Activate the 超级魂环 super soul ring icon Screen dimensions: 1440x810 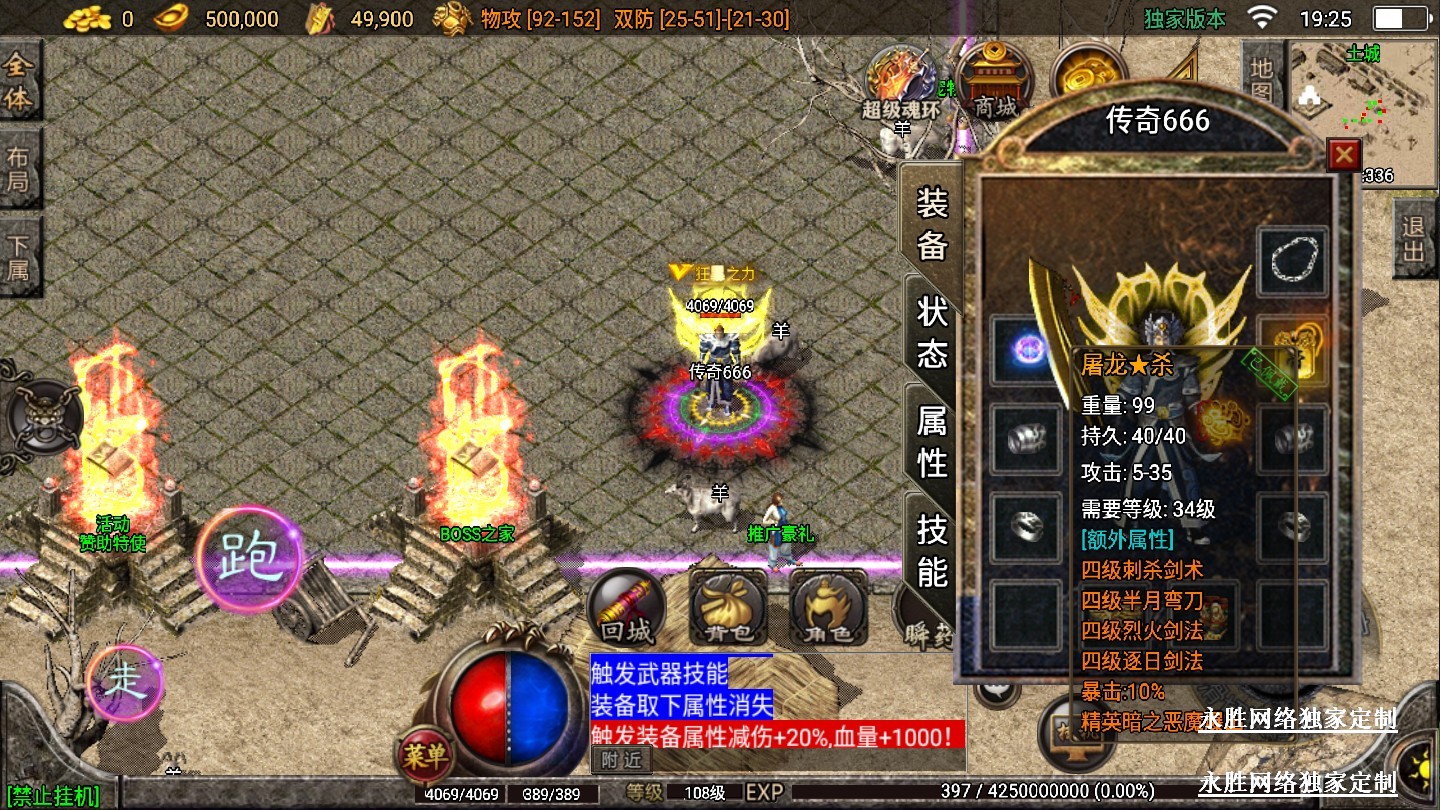(x=900, y=82)
